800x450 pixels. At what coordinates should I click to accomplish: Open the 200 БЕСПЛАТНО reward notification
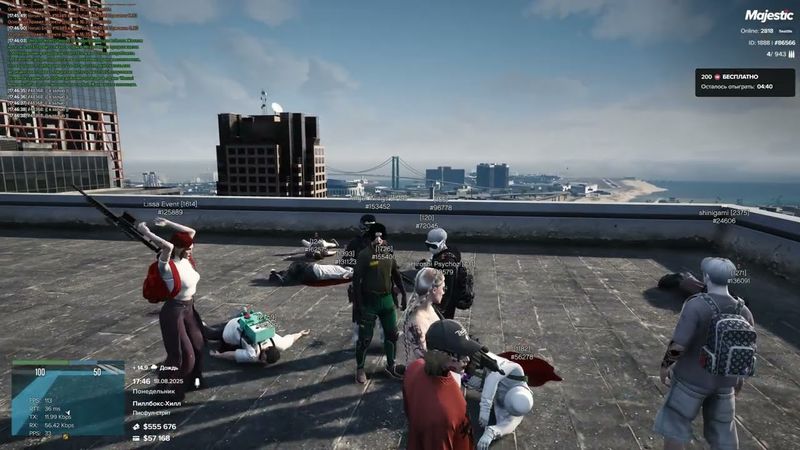coord(745,82)
